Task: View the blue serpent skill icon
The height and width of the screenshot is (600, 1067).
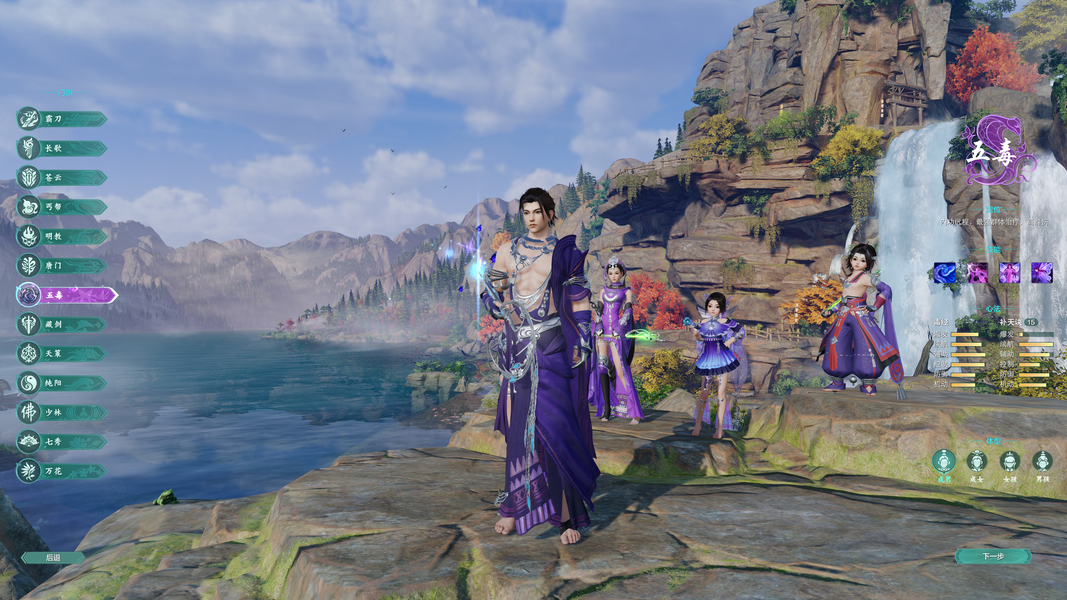Action: (945, 273)
